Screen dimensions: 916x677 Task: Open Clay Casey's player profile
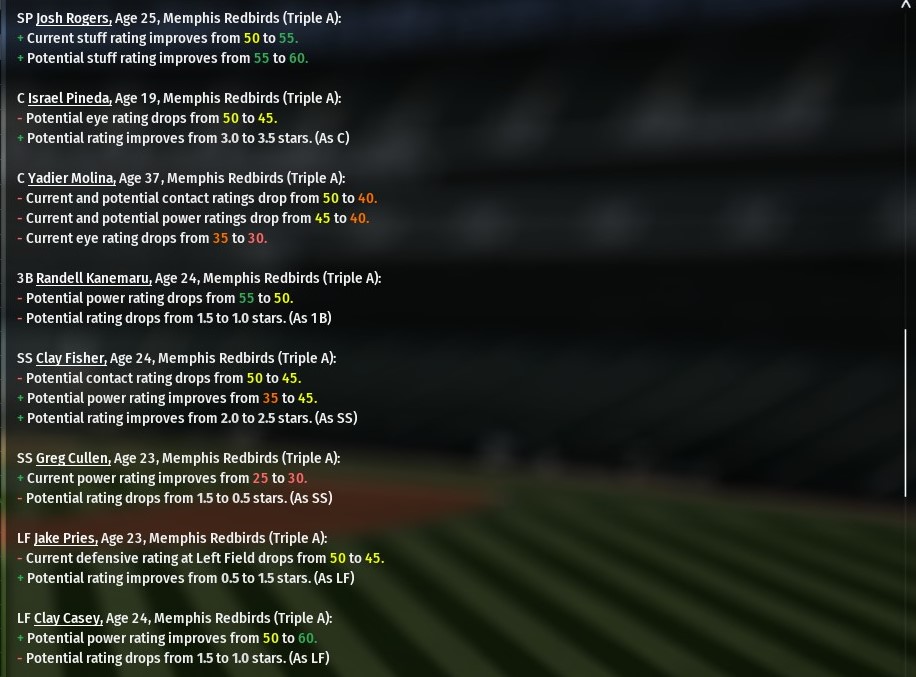68,618
